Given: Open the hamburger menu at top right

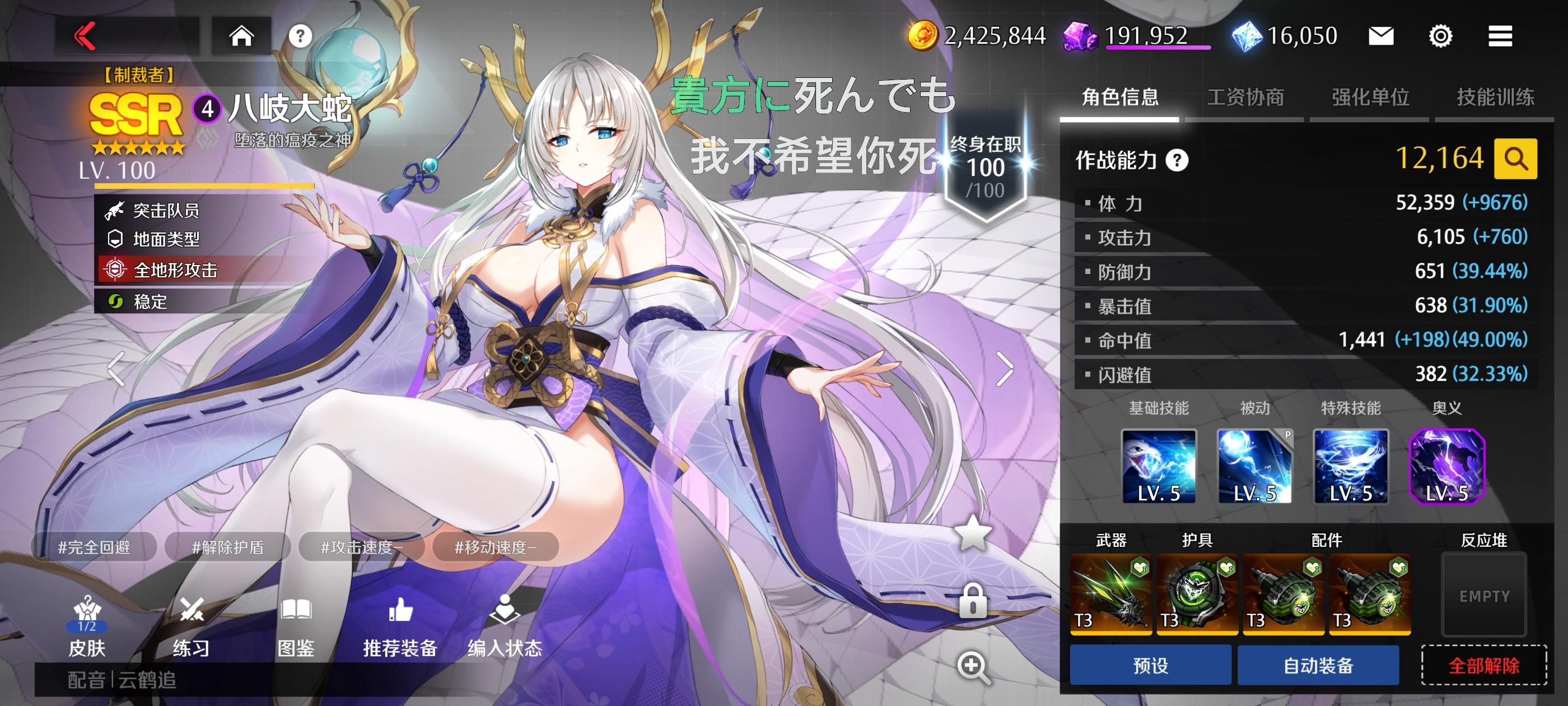Looking at the screenshot, I should [1500, 35].
